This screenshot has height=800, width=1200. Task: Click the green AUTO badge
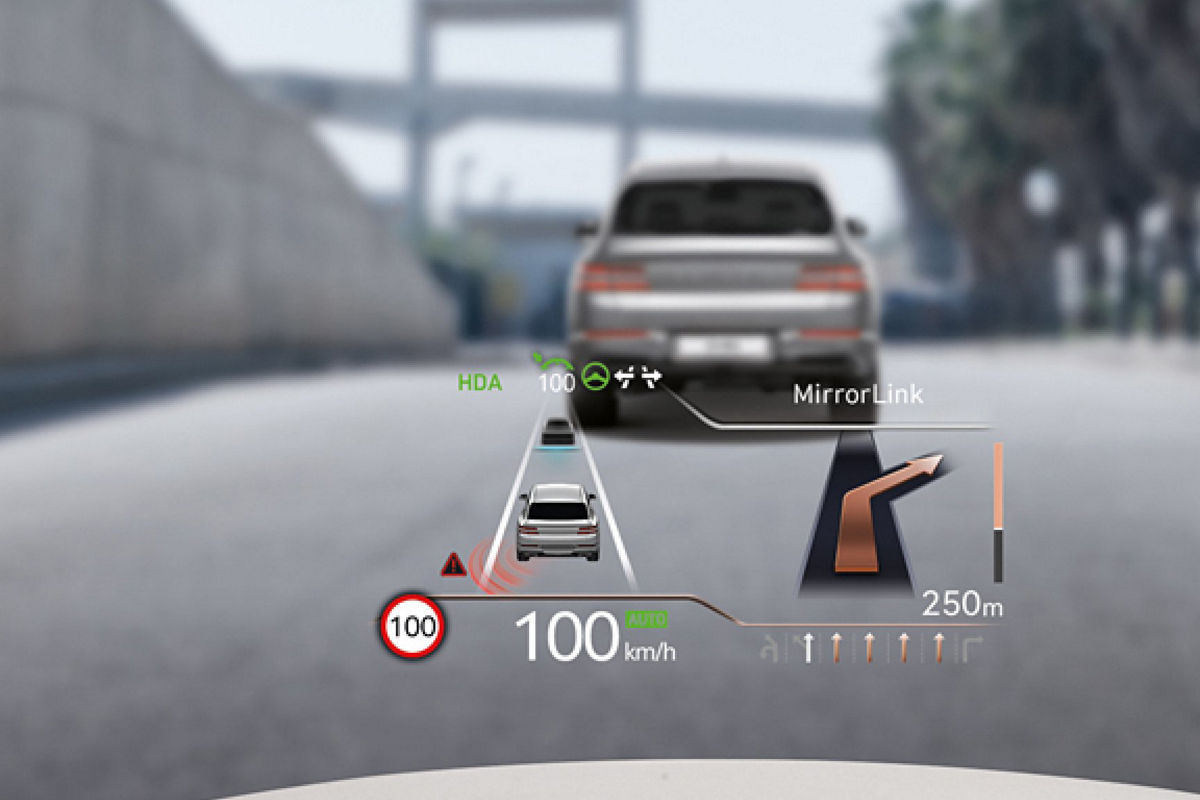pos(646,620)
